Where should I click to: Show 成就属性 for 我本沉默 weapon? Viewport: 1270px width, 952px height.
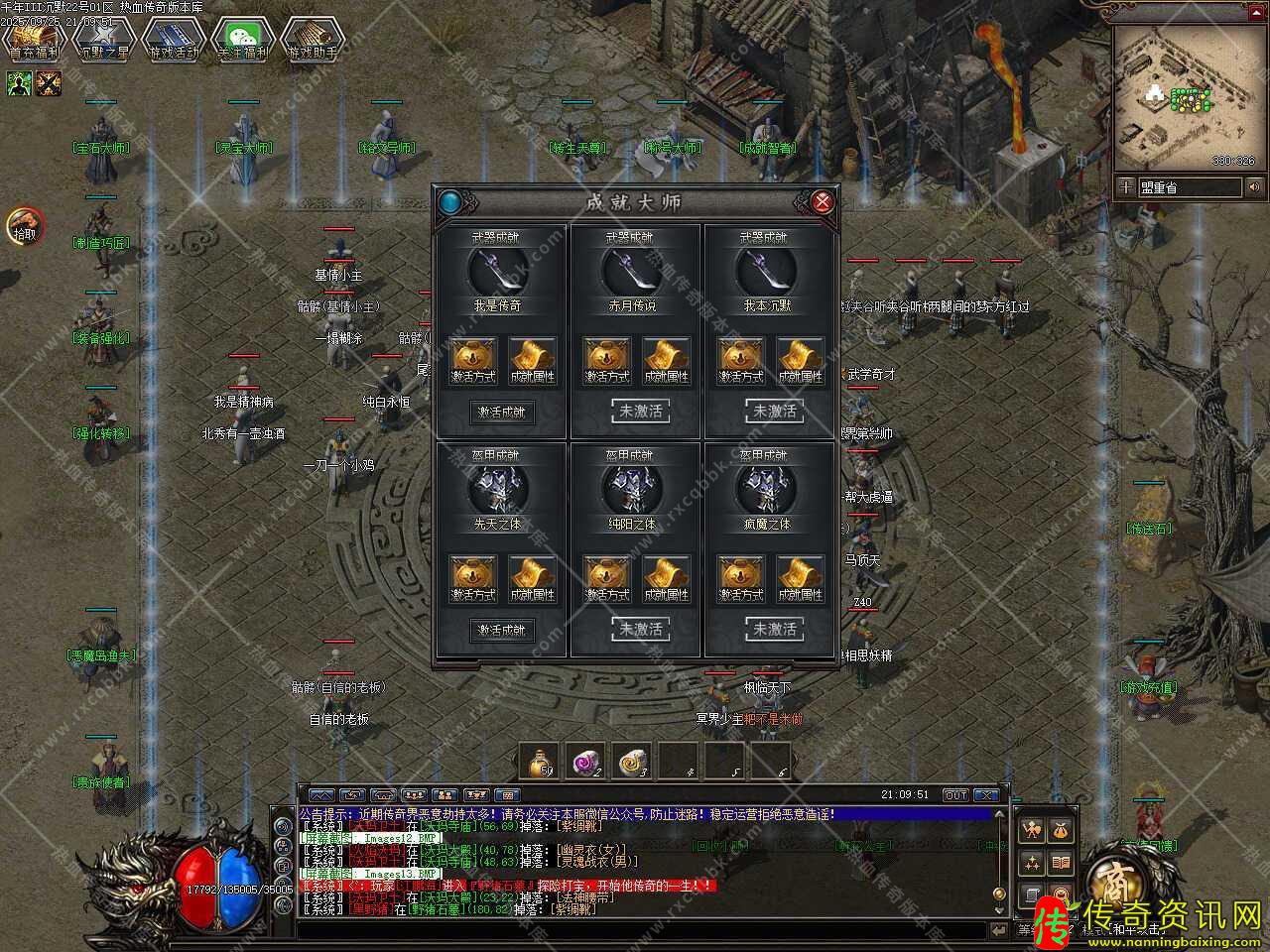[x=801, y=360]
